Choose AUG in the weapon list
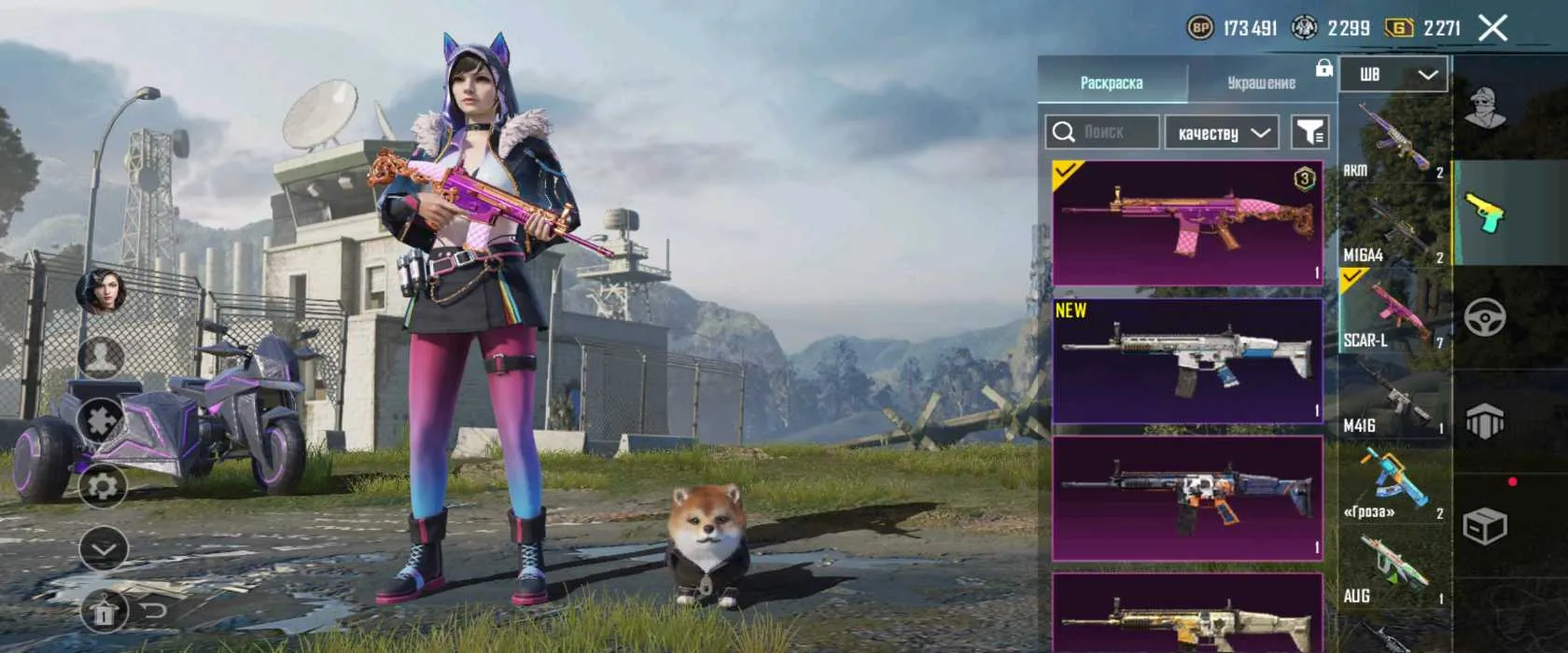The image size is (1568, 653). 1393,569
